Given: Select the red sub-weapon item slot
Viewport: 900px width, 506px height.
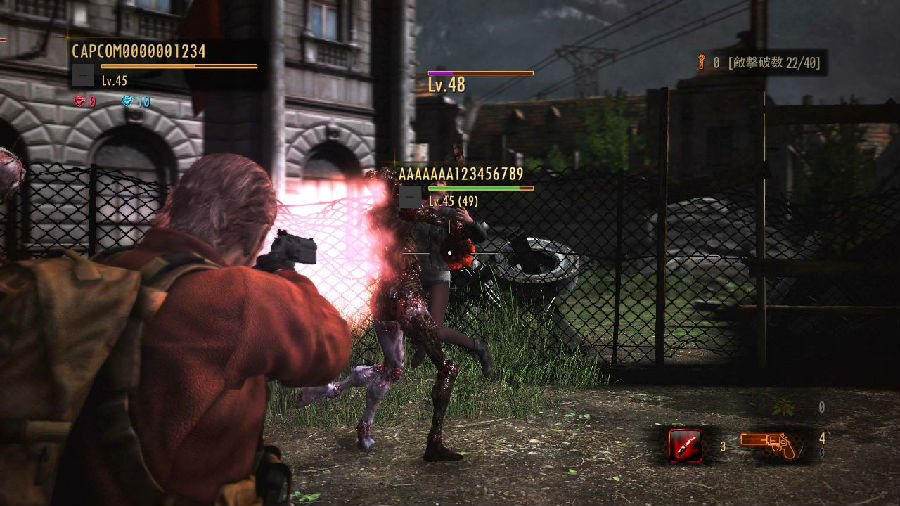Looking at the screenshot, I should (x=685, y=443).
